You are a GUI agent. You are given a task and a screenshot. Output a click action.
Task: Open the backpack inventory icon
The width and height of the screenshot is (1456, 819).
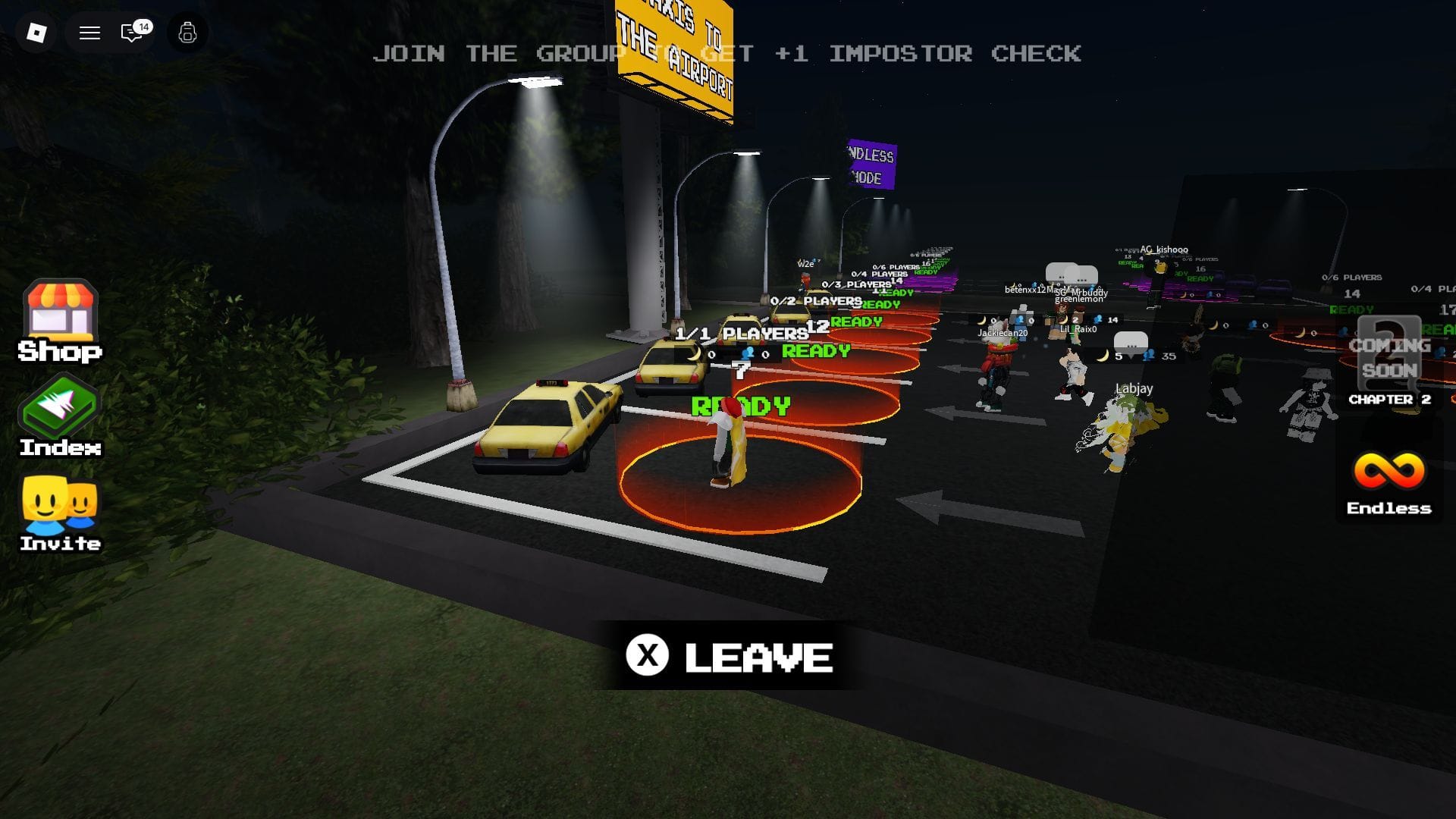pyautogui.click(x=187, y=33)
